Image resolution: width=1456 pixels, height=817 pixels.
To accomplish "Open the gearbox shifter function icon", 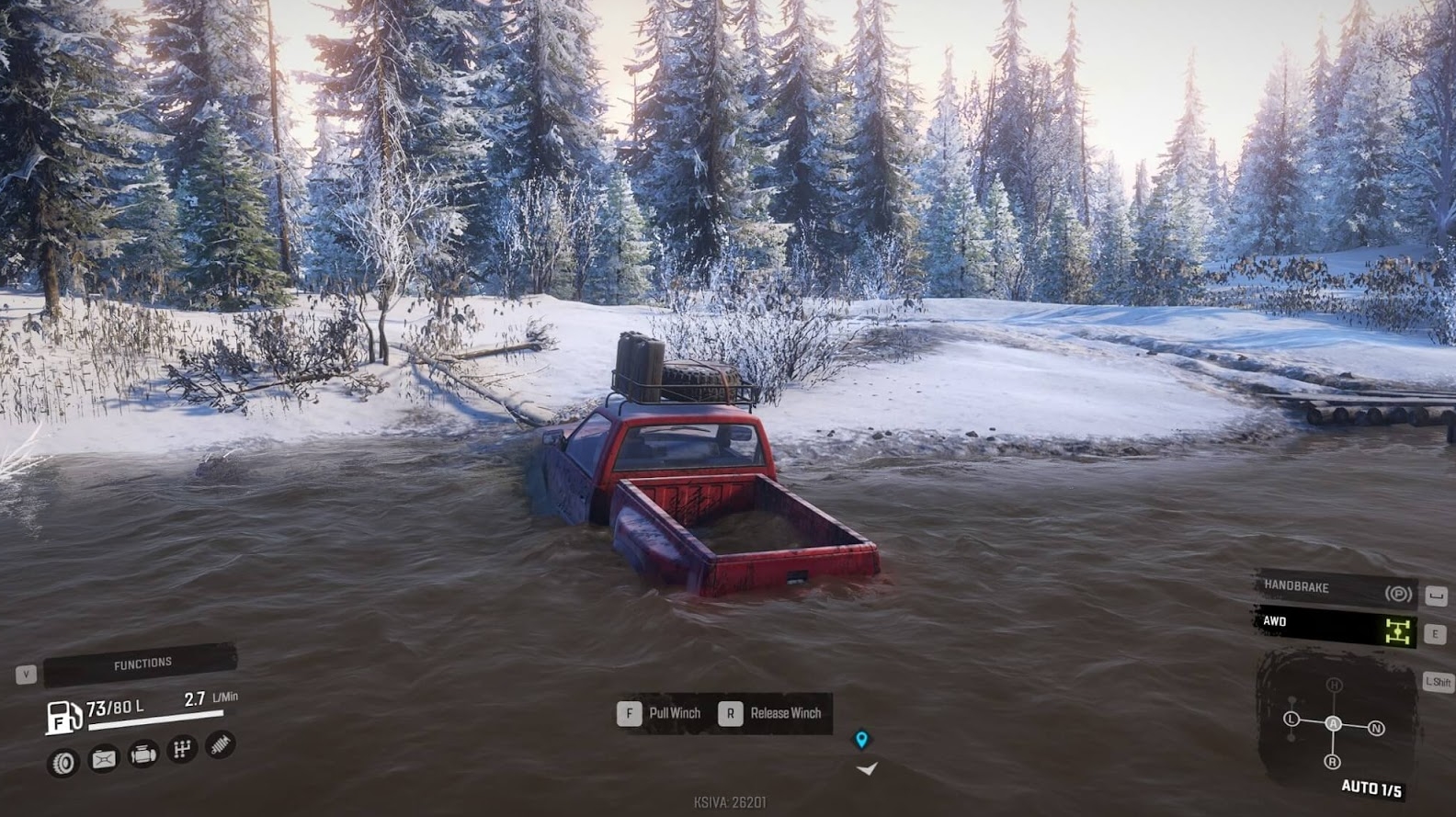I will [x=180, y=749].
